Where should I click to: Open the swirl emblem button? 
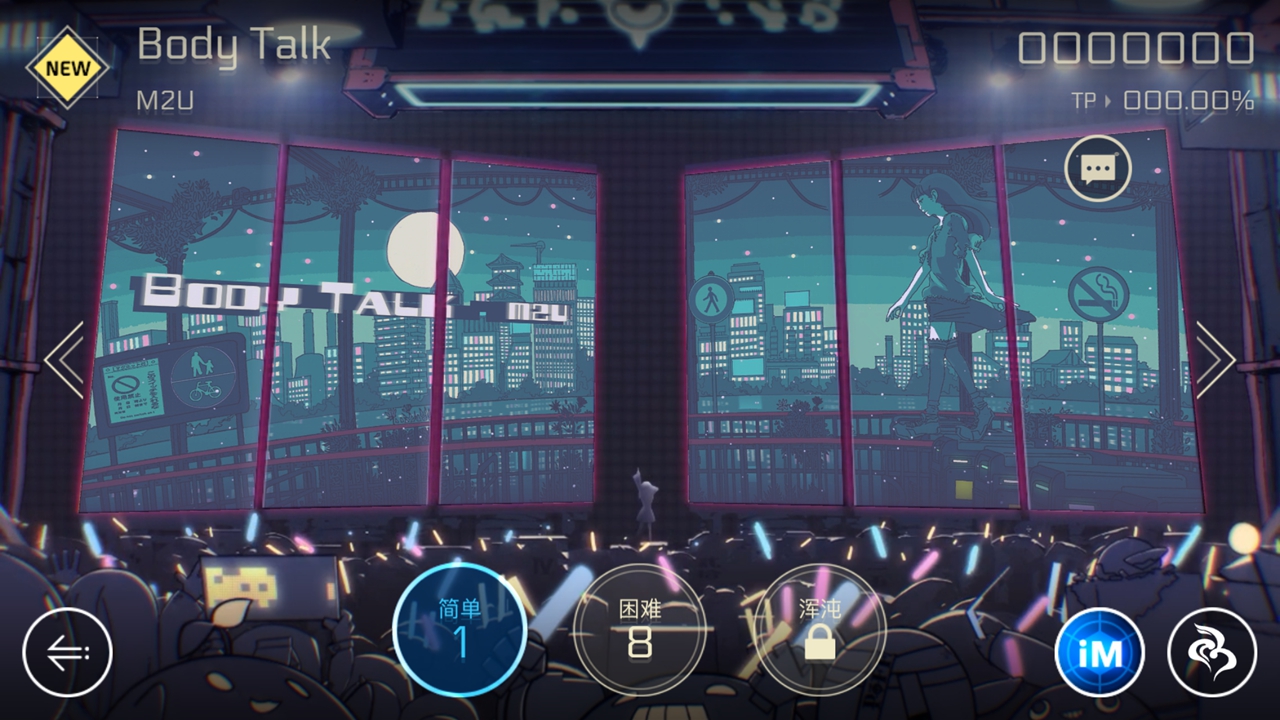click(1212, 653)
